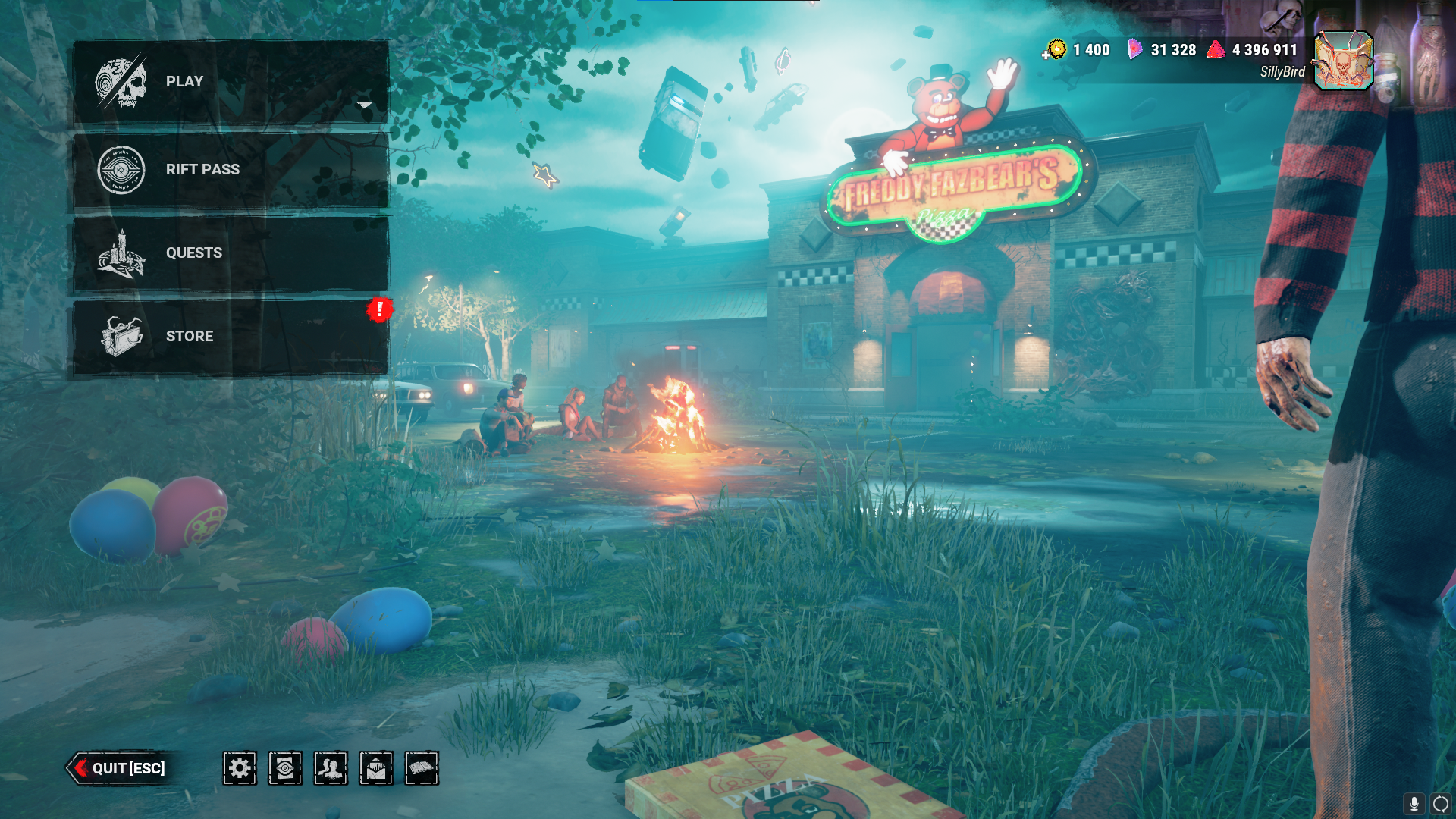Open SillyBird's player profile avatar

pos(1343,61)
